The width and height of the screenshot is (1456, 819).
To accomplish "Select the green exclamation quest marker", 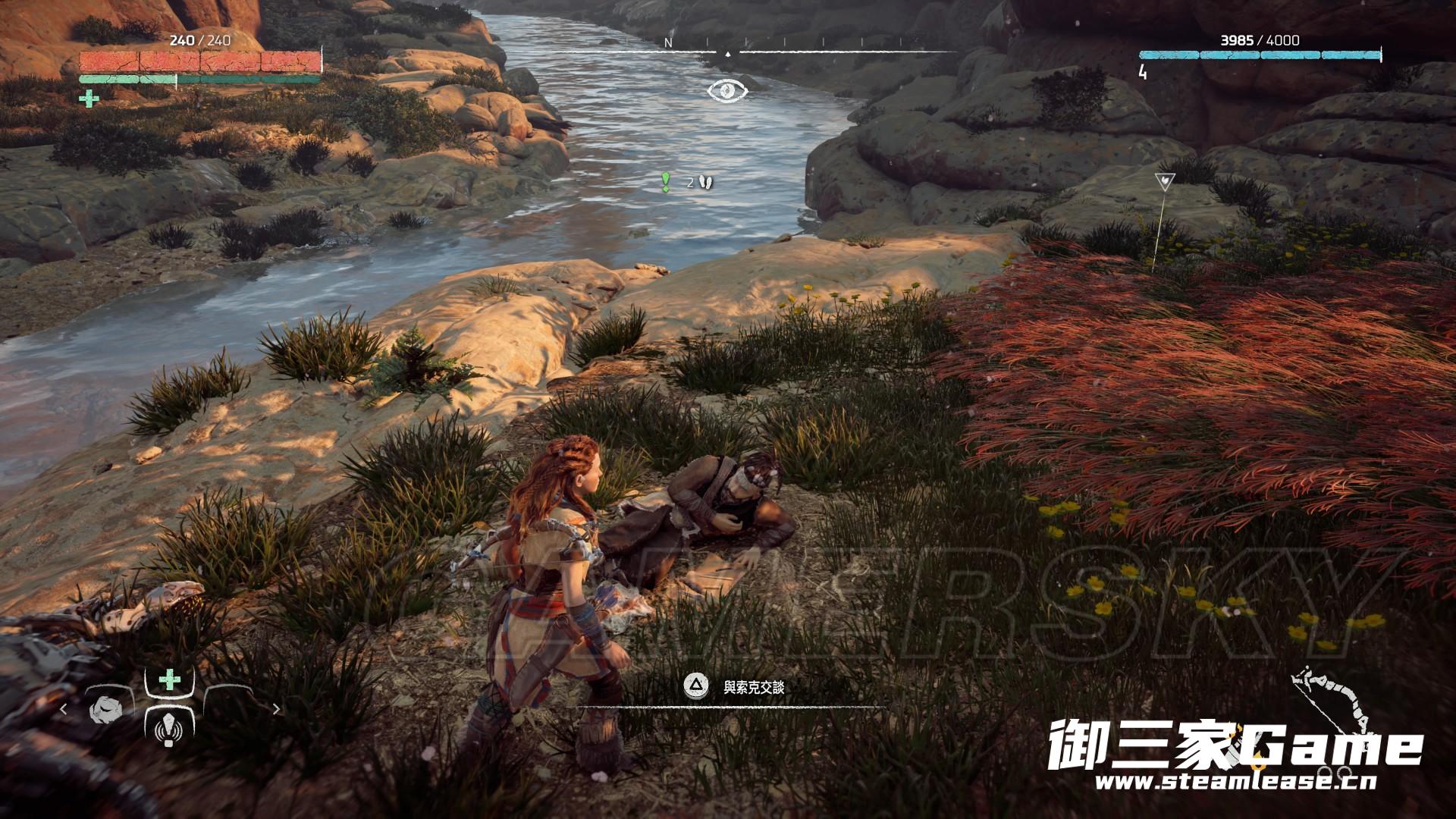I will [x=666, y=181].
